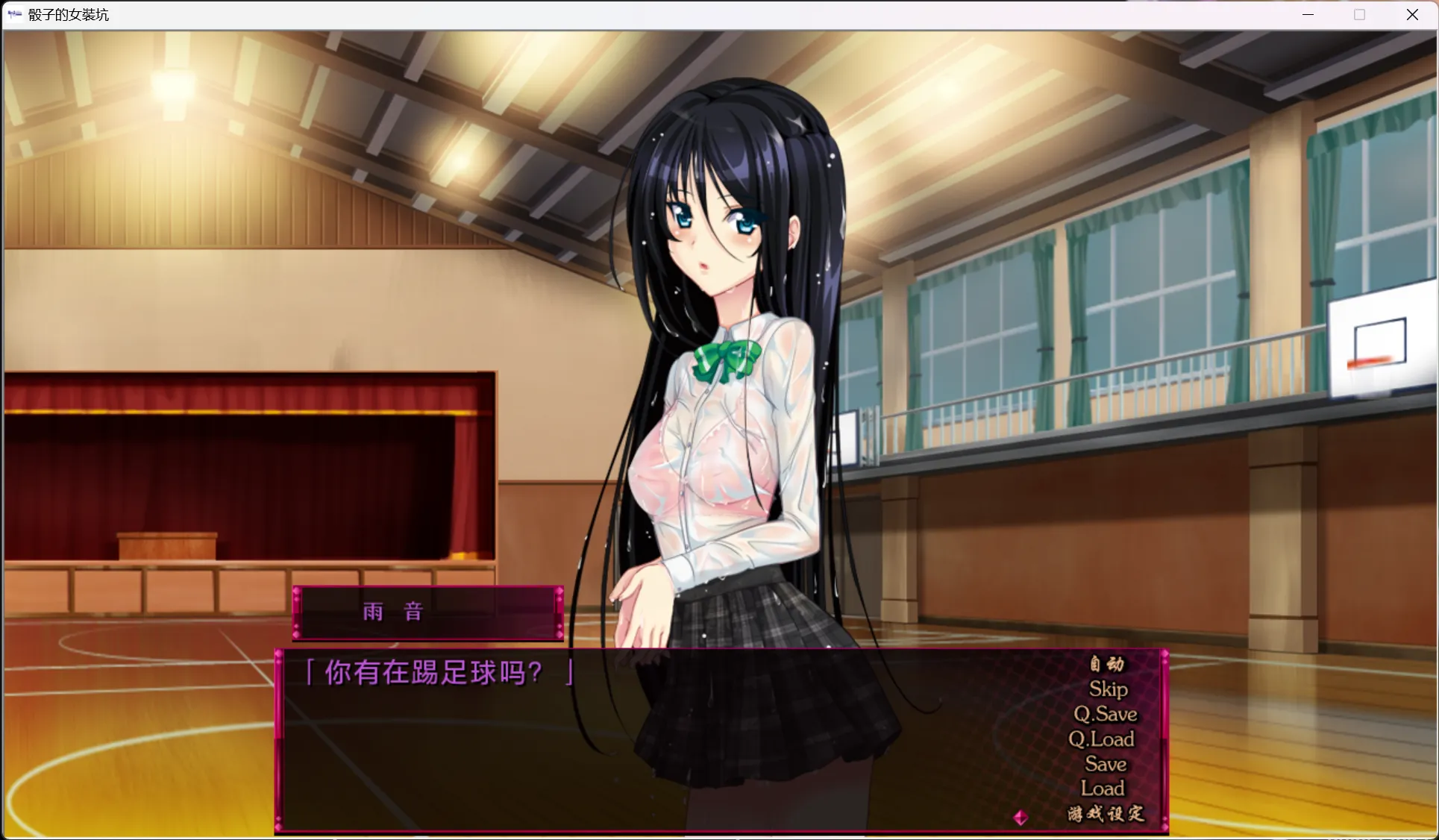This screenshot has height=840, width=1439.
Task: Restore the game window size
Action: point(1359,14)
